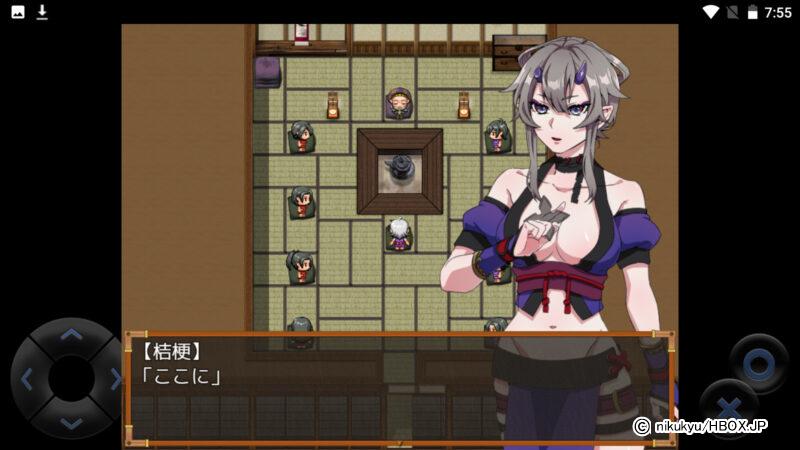This screenshot has height=450, width=800.
Task: Tap the right arrow on the virtual D-pad
Action: 114,379
